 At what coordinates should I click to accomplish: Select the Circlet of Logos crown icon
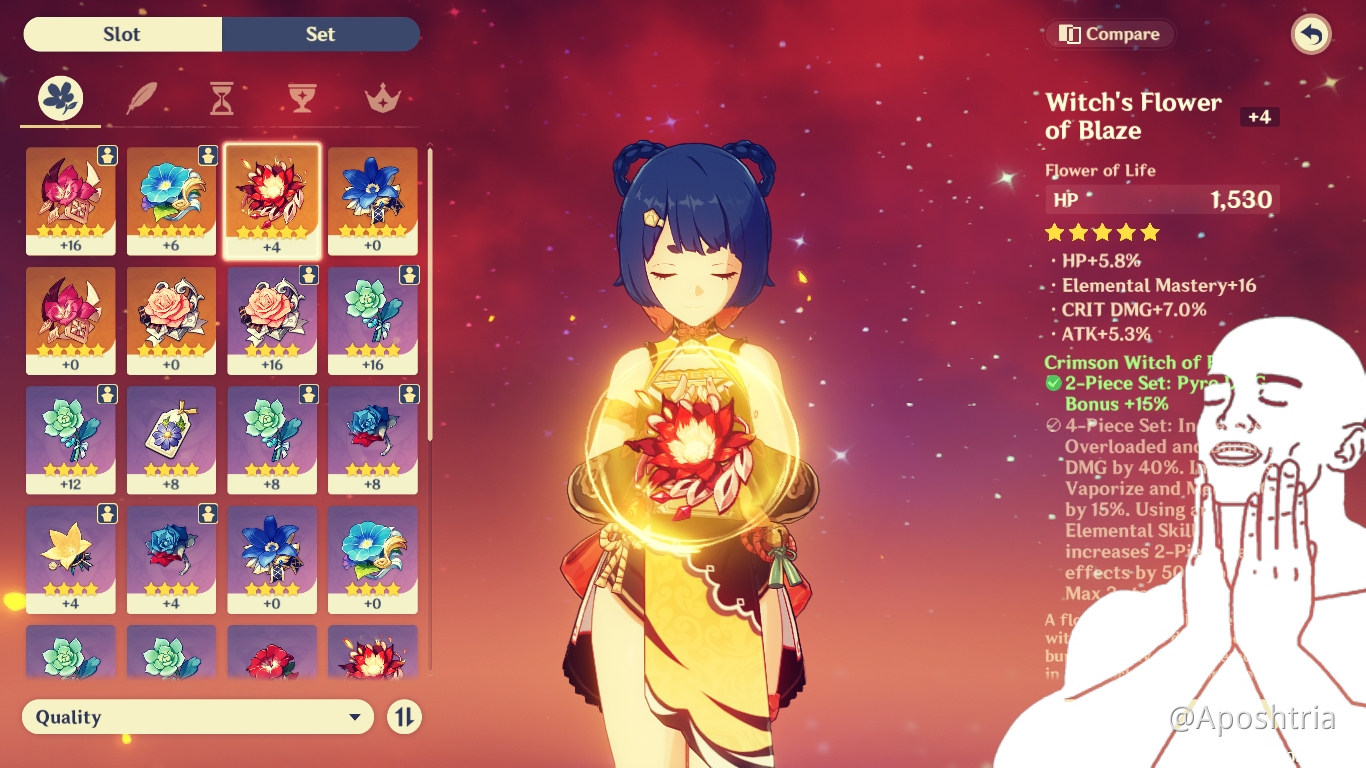pos(381,97)
